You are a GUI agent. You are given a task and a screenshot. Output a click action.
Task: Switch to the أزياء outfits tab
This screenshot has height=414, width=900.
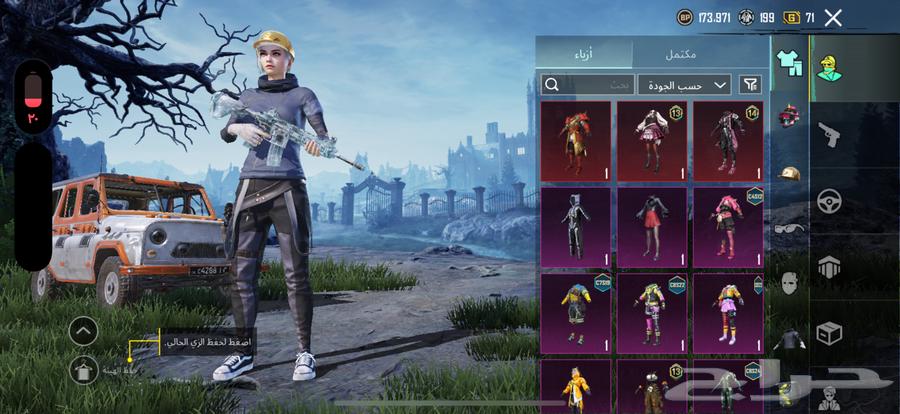point(584,53)
